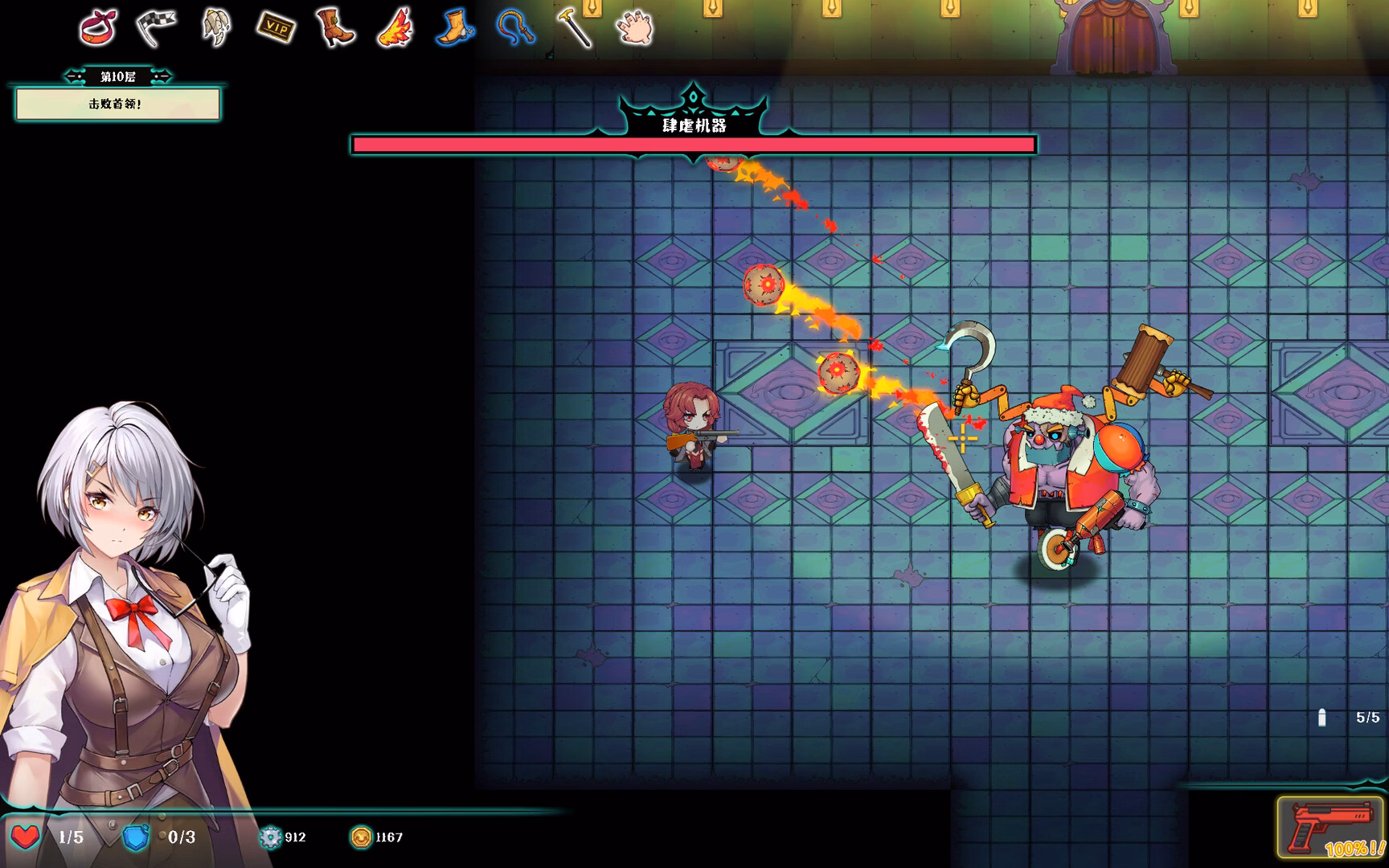Inspect the gold-handled cane relic
The image size is (1389, 868).
pos(575,27)
